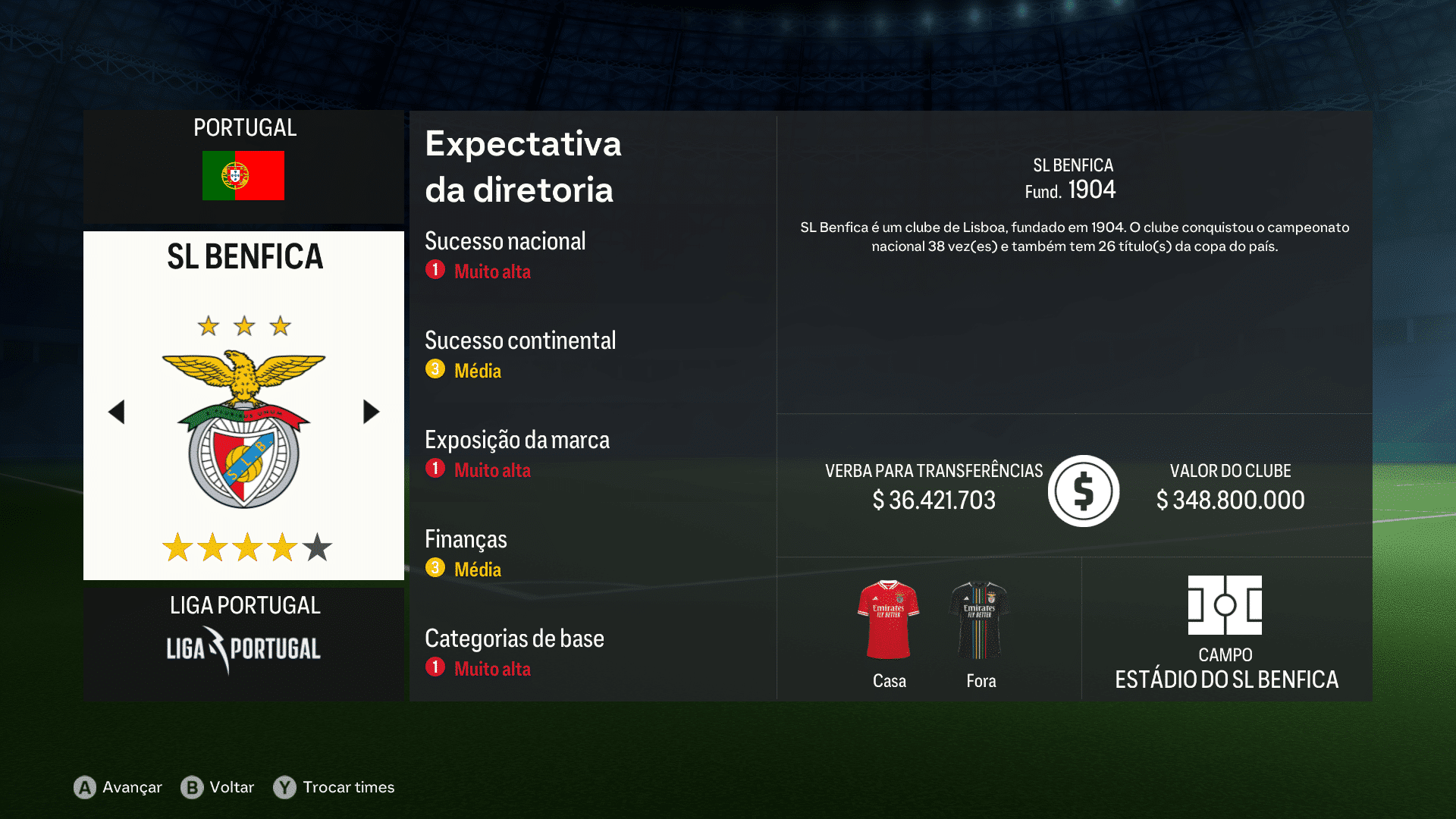Click the B button icon for Voltar
This screenshot has width=1456, height=819.
[192, 788]
